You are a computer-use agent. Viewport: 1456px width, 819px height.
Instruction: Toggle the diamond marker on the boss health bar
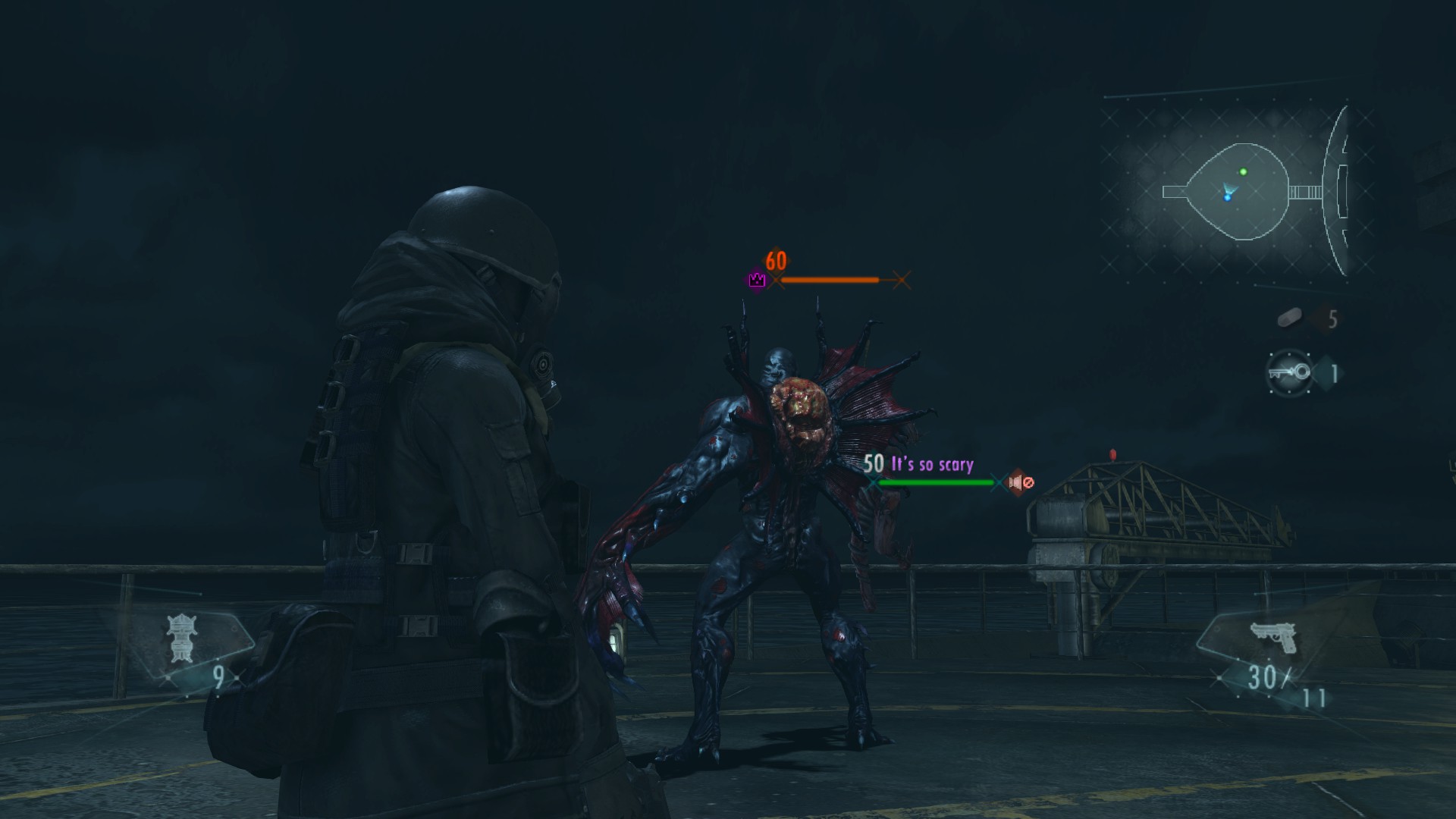click(x=902, y=280)
